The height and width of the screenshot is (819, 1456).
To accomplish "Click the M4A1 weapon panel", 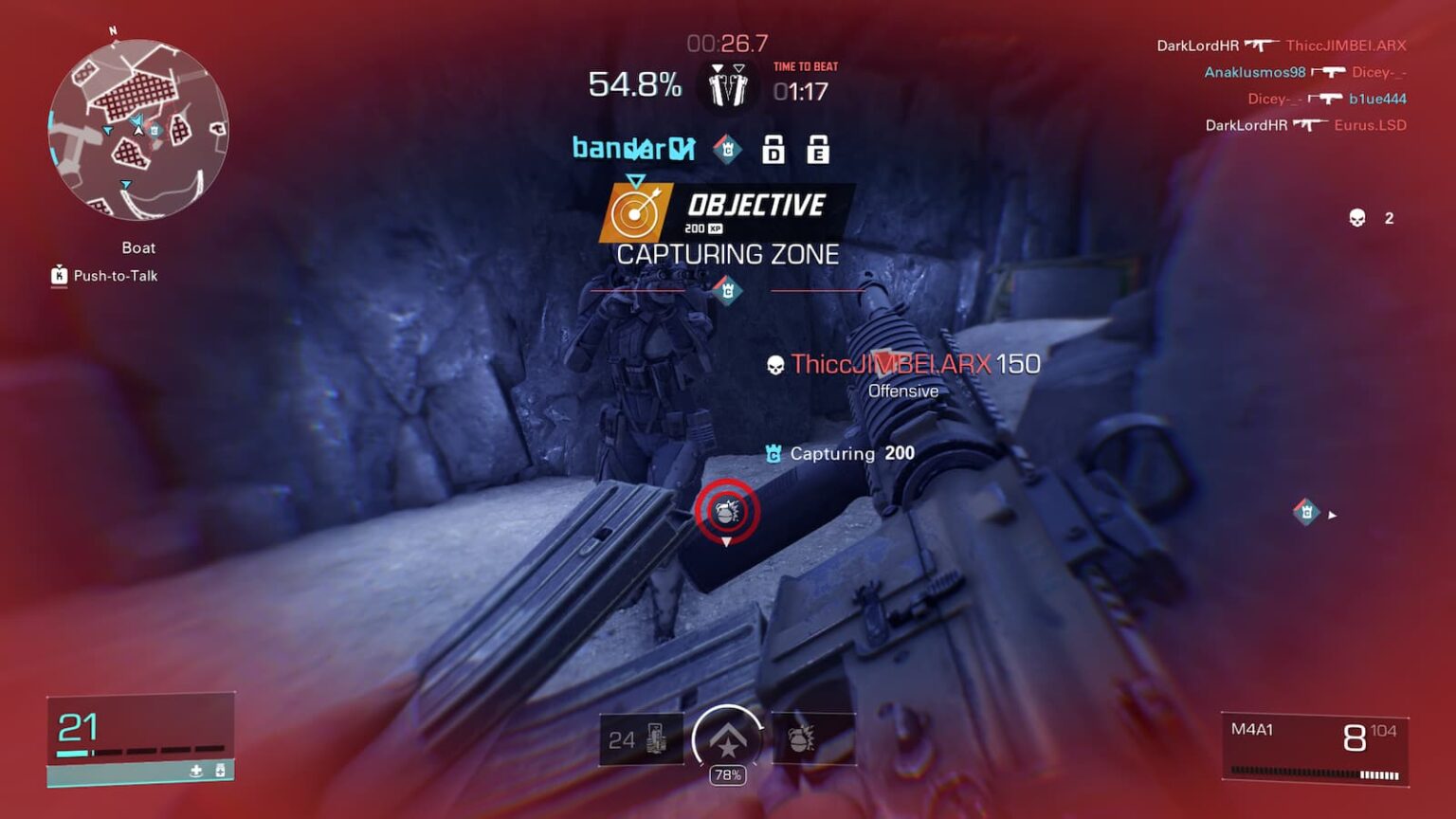I will pyautogui.click(x=1314, y=748).
